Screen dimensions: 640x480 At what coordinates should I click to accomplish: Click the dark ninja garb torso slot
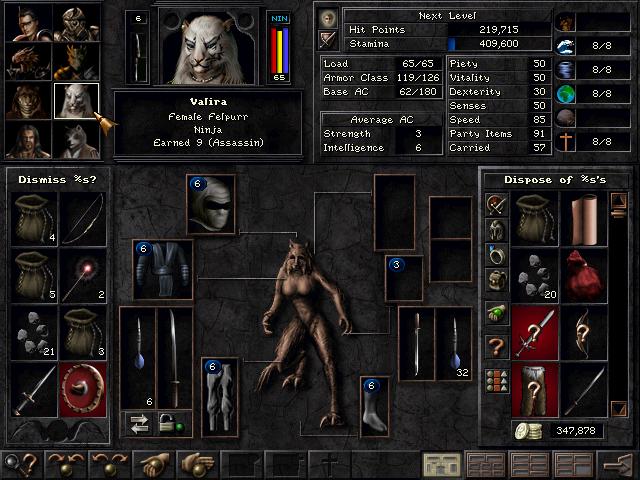(x=162, y=270)
